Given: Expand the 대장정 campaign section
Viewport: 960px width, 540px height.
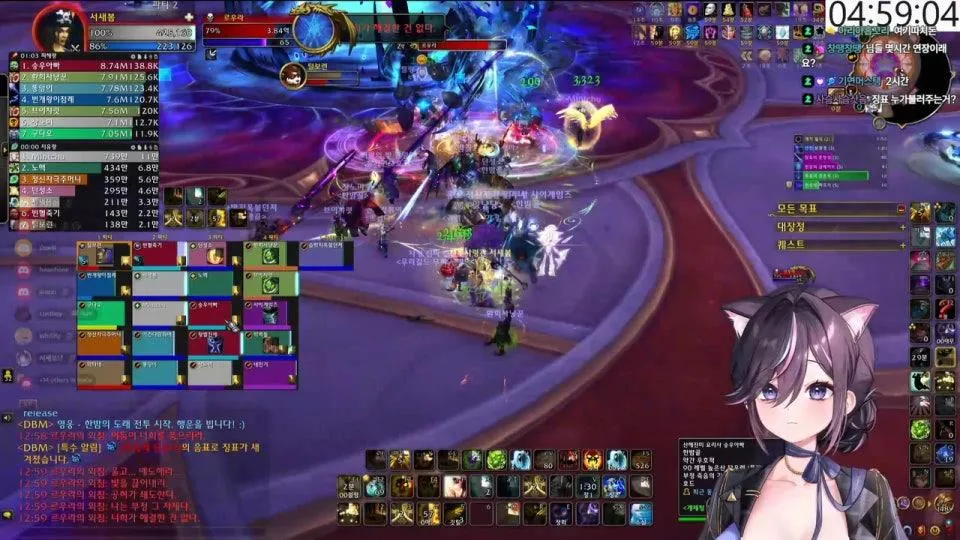Looking at the screenshot, I should (x=900, y=227).
